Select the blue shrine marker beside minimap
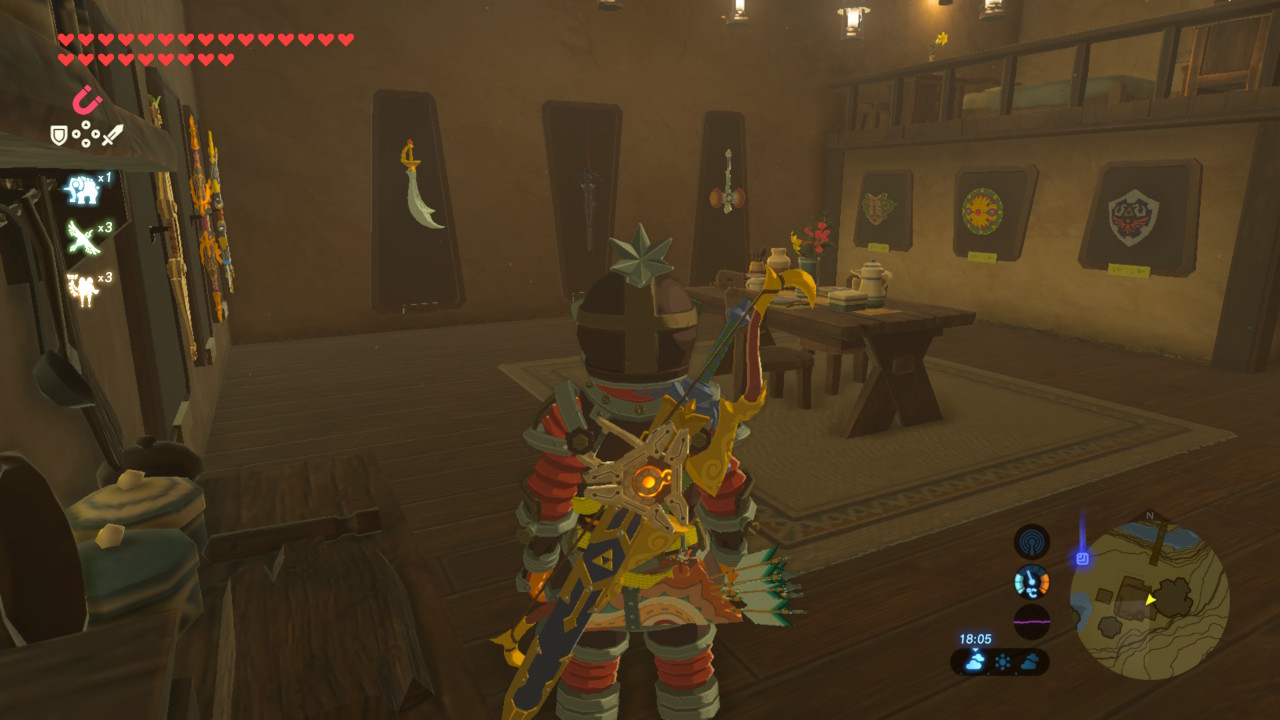 tap(1082, 558)
